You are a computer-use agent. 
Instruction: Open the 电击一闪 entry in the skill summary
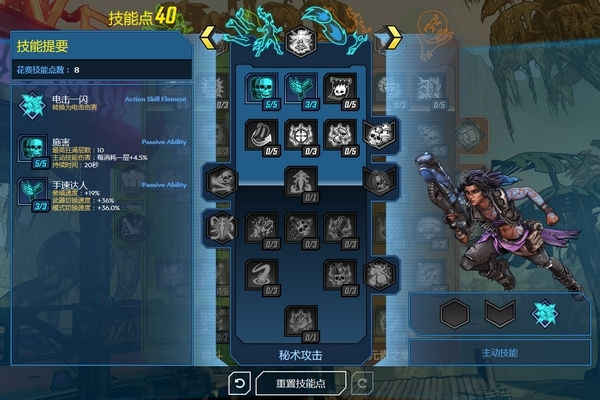point(100,105)
